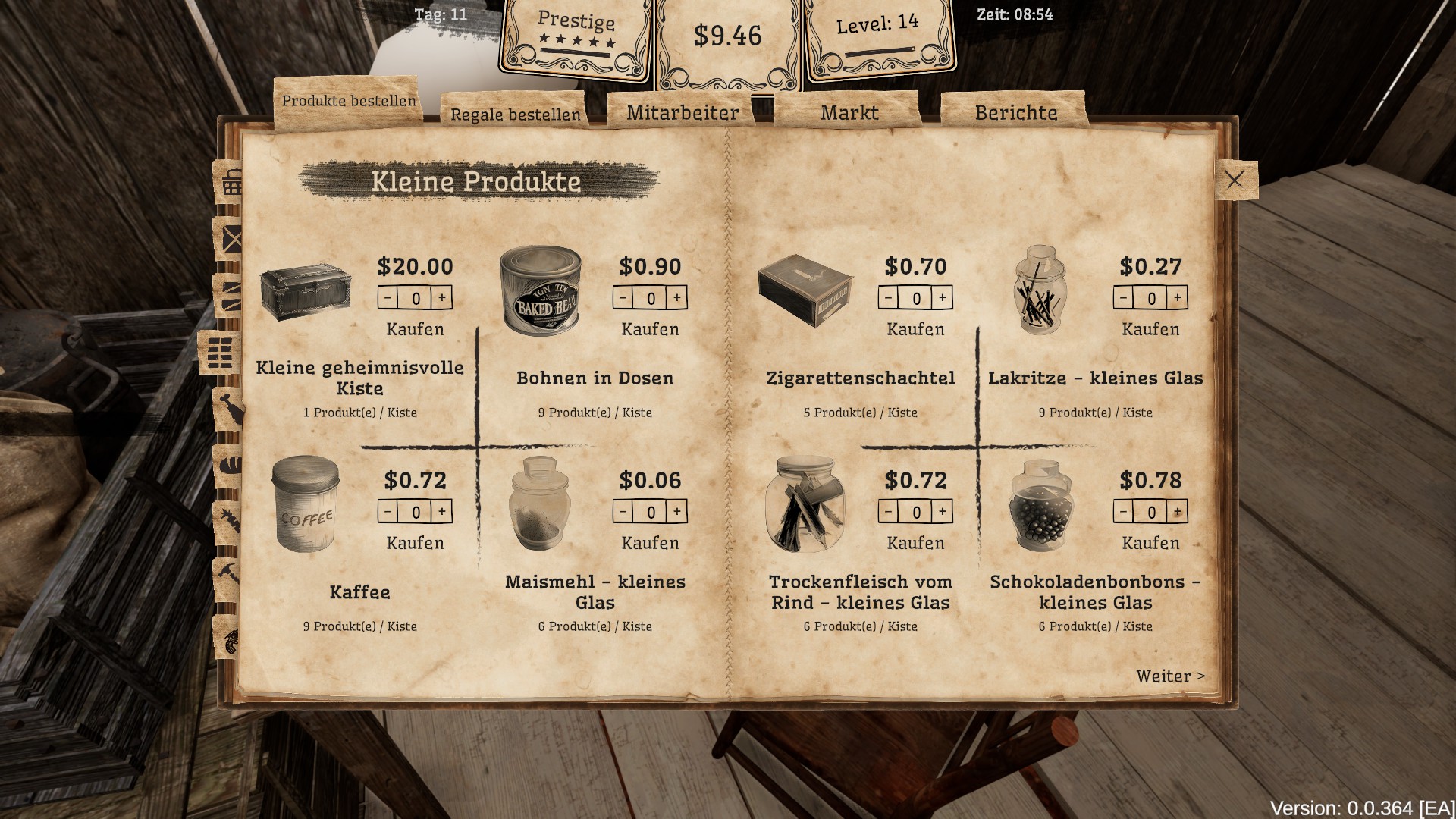Show the Markt tab
The image size is (1456, 819).
click(x=849, y=113)
